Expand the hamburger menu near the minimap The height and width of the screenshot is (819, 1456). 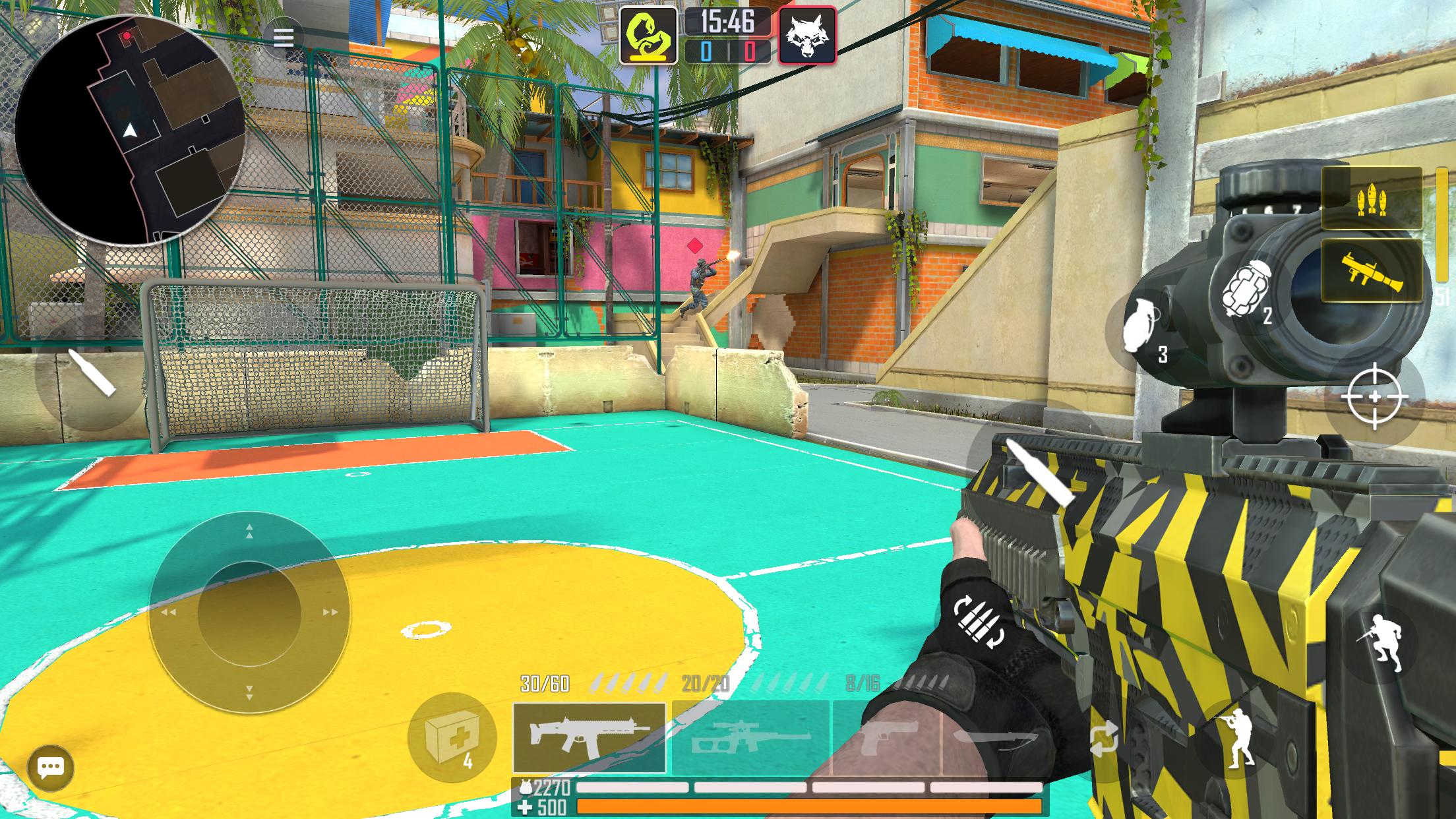click(x=284, y=38)
